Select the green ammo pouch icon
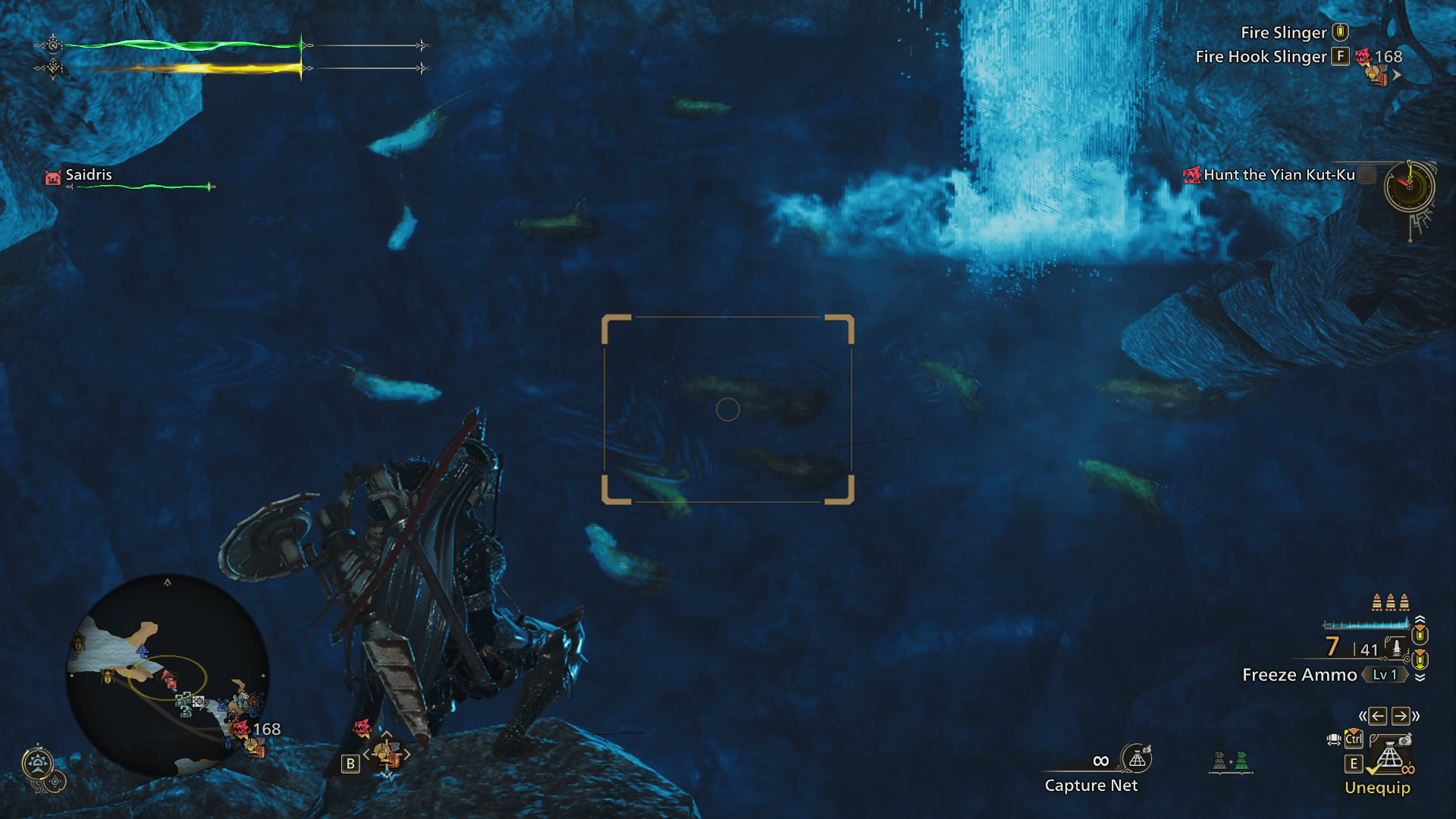Screen dimensions: 1456x819 (1241, 760)
